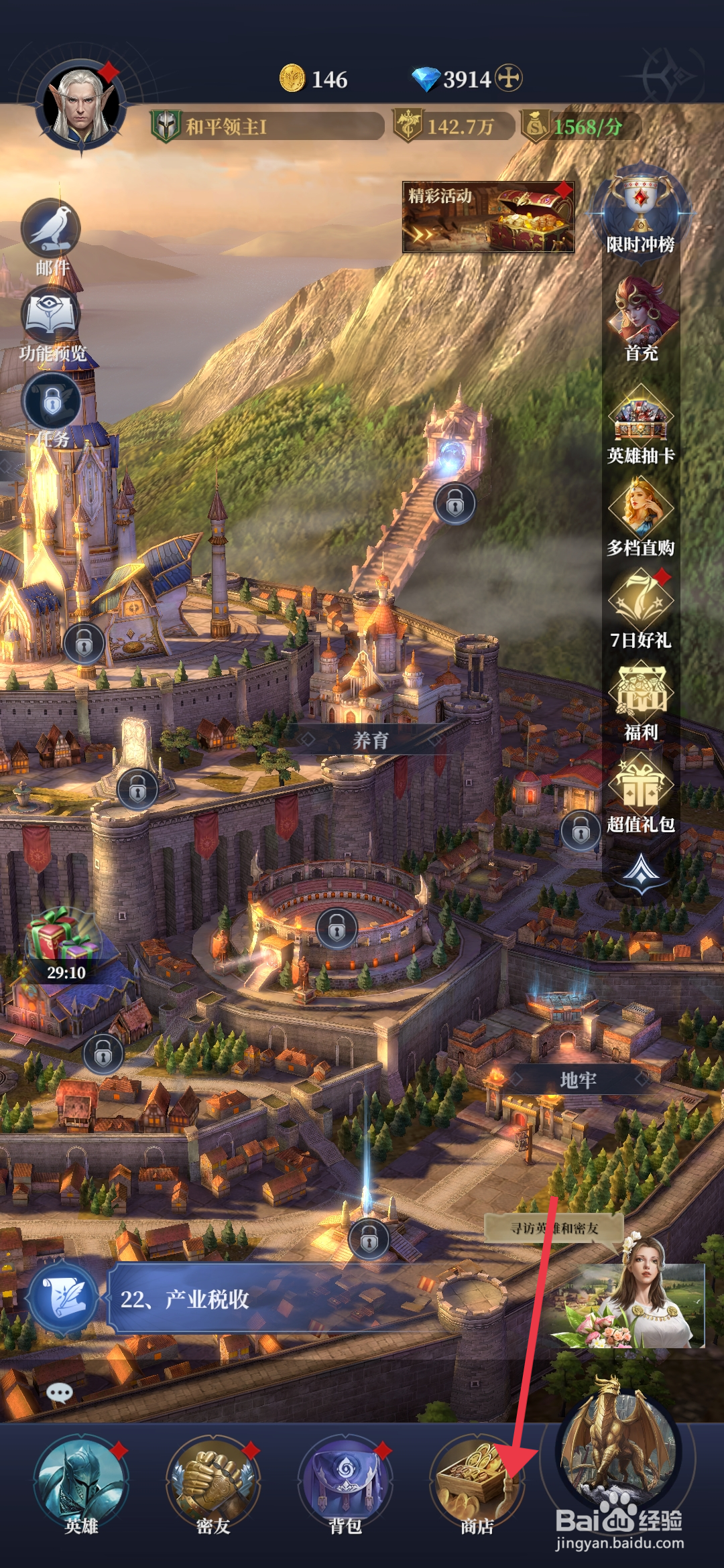Open the 密友 companions menu
The width and height of the screenshot is (724, 1568).
[x=213, y=1482]
